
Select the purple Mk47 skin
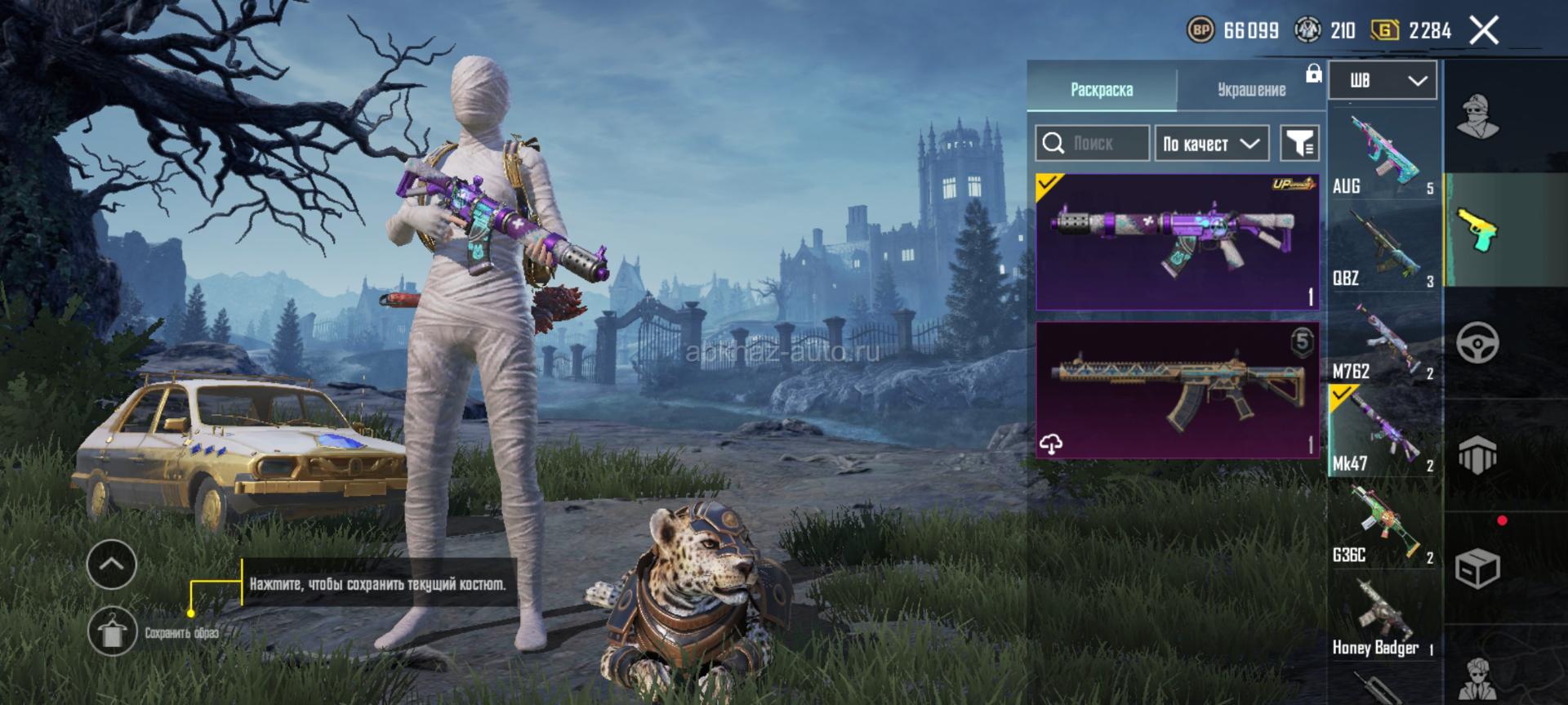point(1177,241)
